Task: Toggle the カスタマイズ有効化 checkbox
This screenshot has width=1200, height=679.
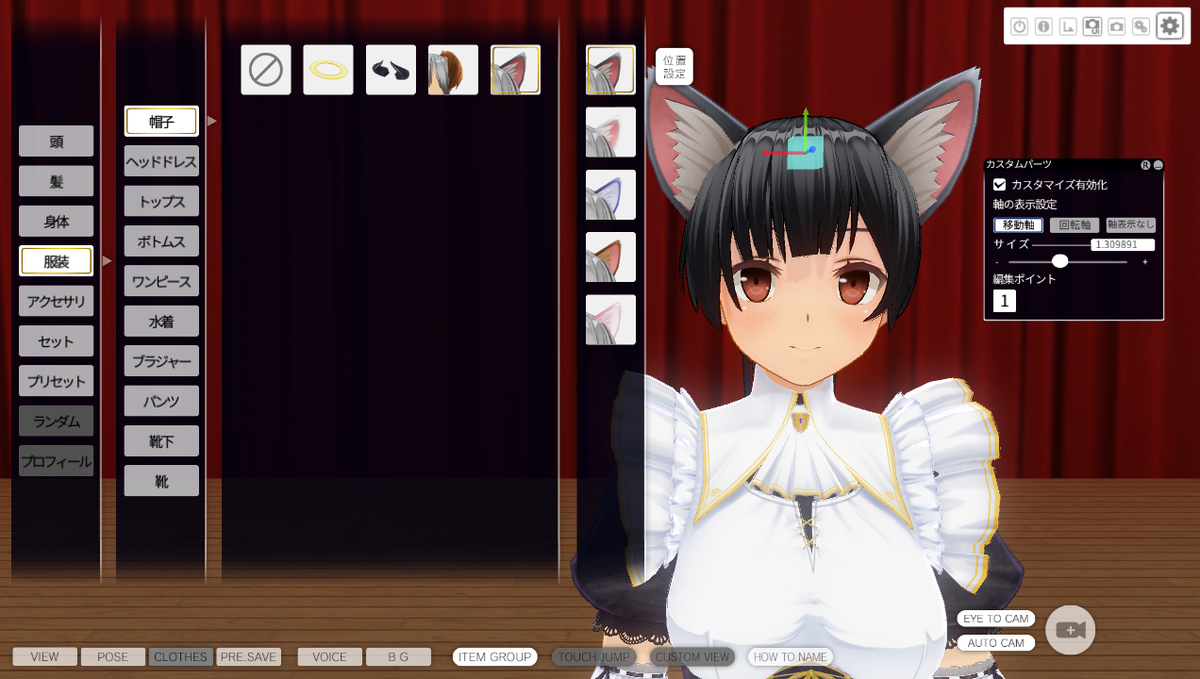Action: click(1000, 185)
